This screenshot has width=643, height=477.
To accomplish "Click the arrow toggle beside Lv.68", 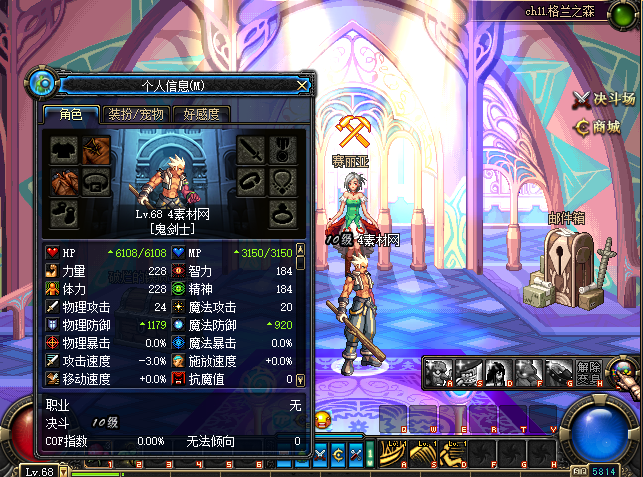I will [64, 470].
